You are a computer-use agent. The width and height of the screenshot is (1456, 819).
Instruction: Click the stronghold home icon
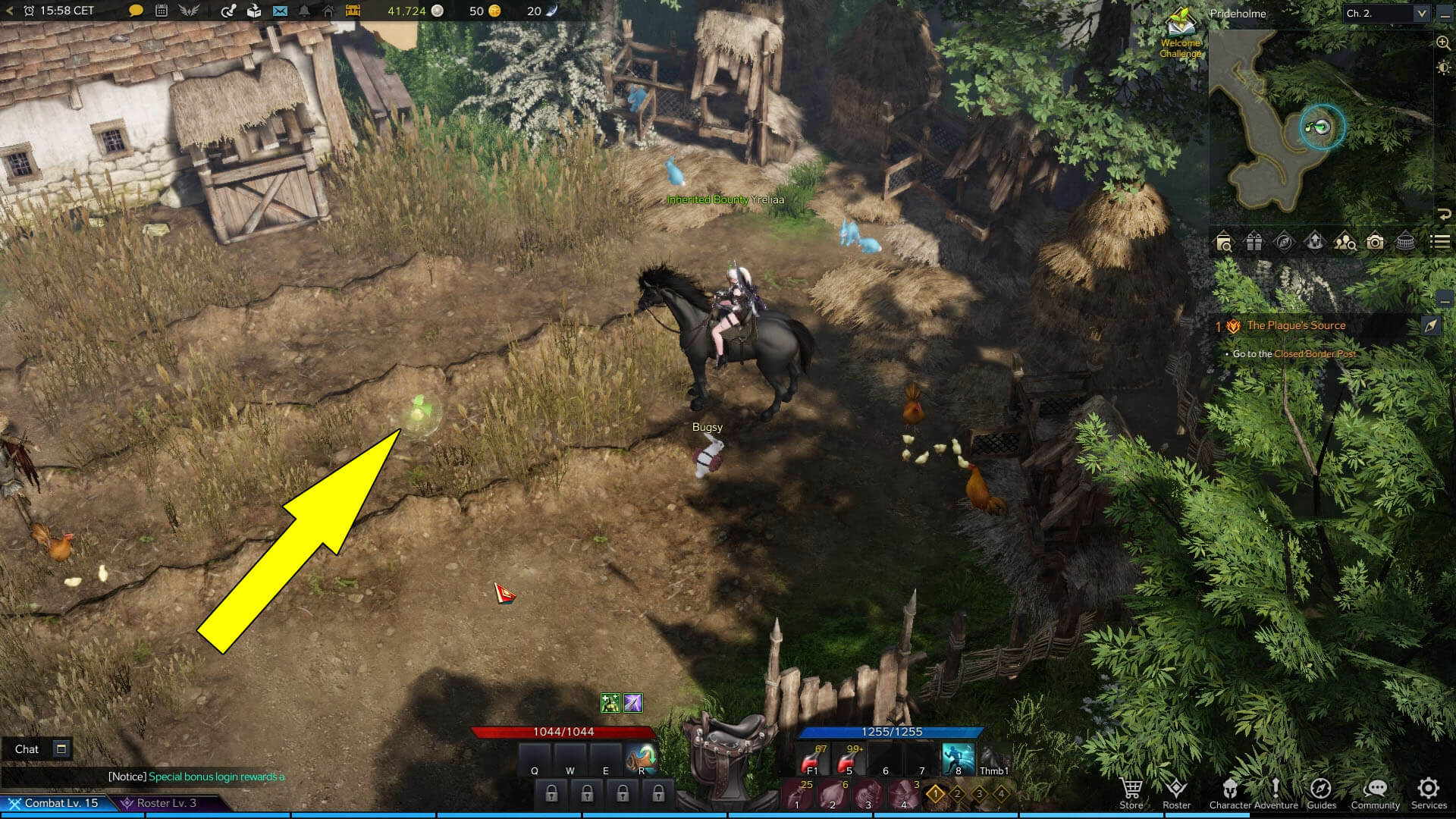(329, 11)
